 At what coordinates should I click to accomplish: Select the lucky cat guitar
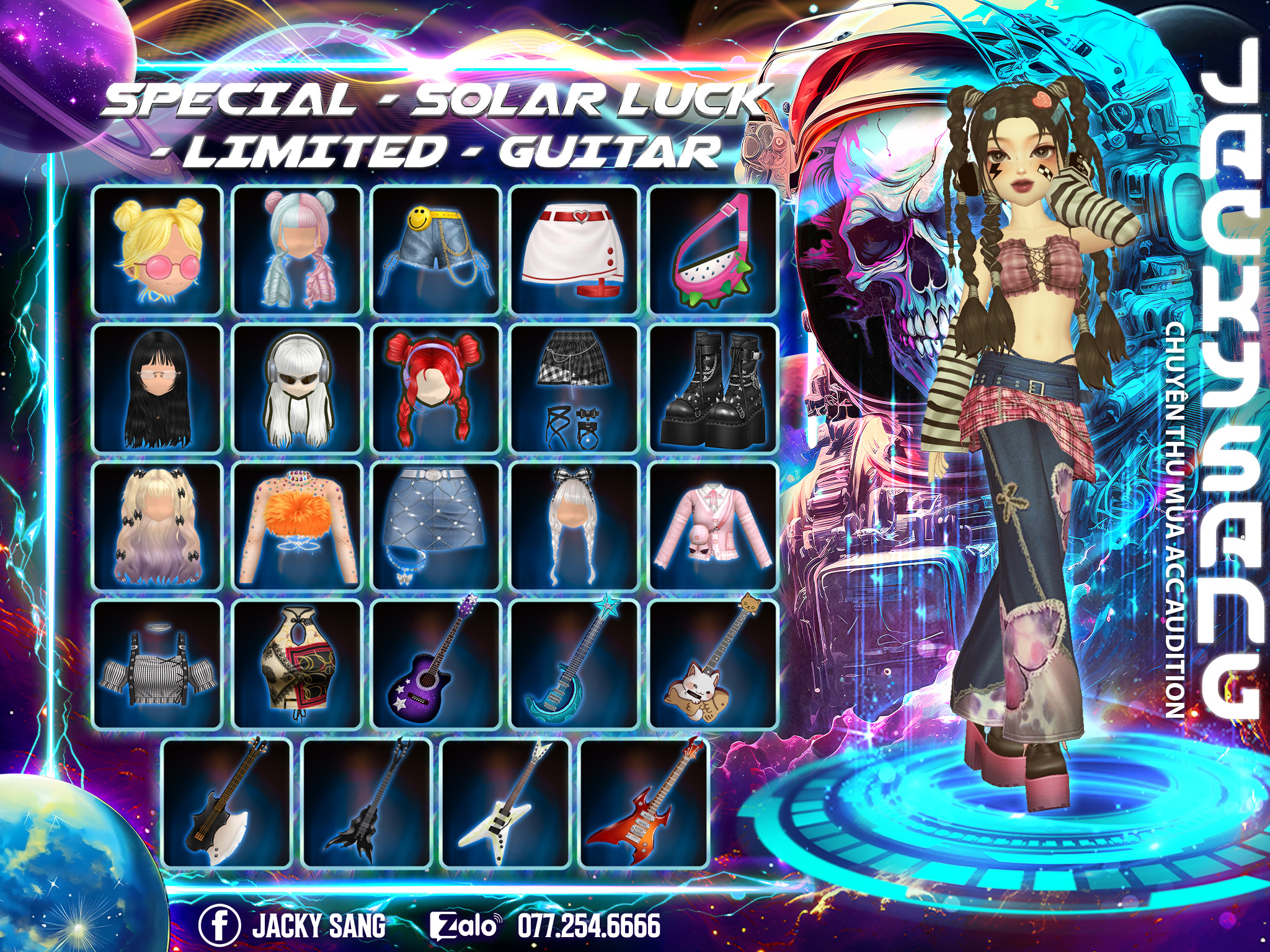[713, 665]
